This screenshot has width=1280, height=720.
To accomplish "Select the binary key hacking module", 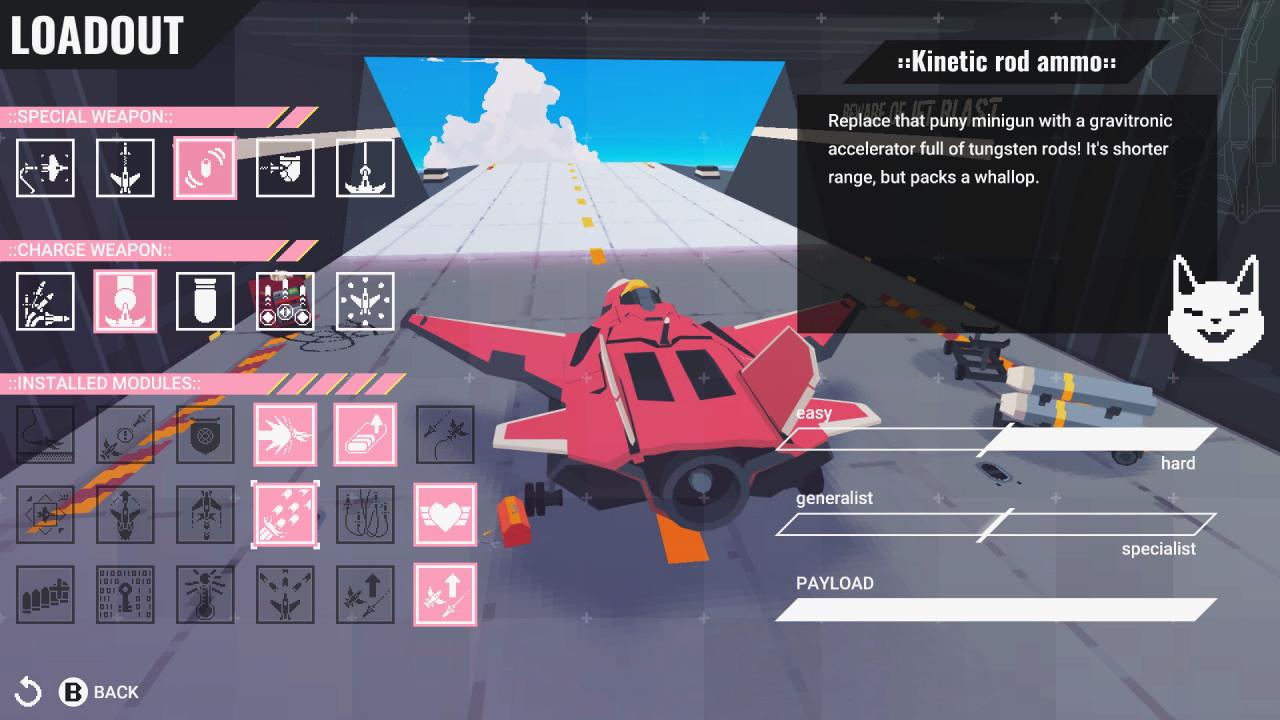I will click(x=125, y=596).
